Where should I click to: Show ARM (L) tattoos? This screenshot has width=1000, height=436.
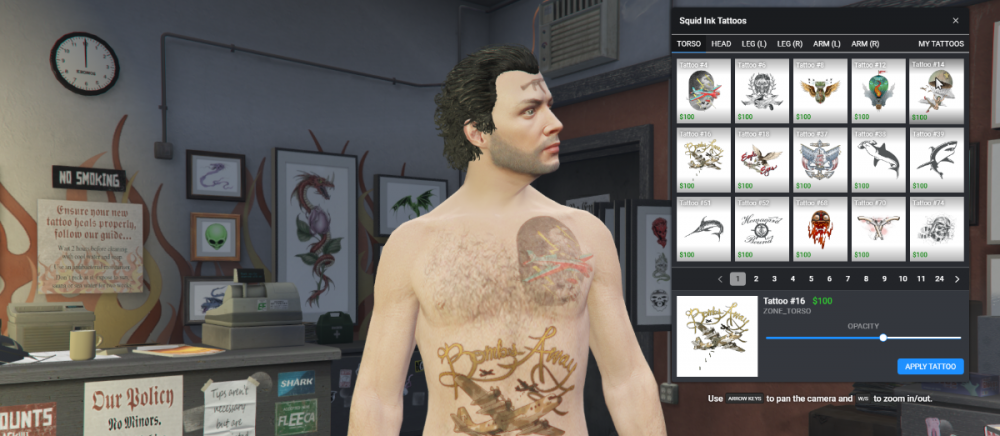[x=827, y=44]
